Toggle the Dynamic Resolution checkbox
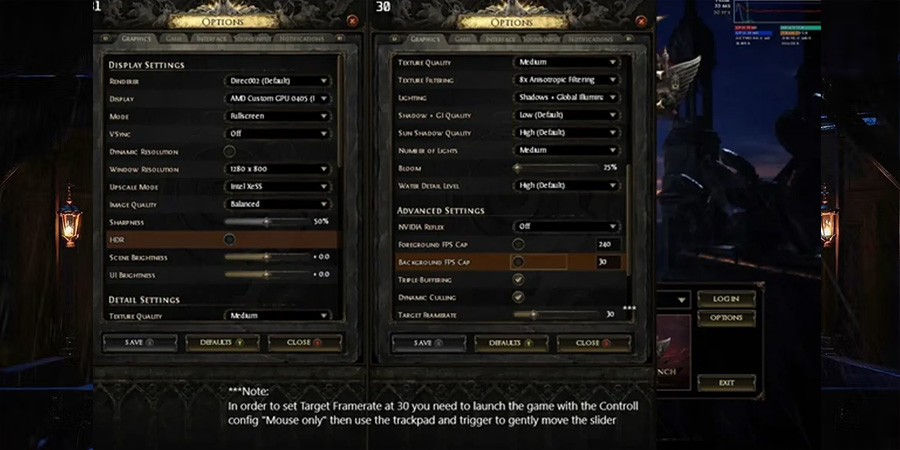Image resolution: width=900 pixels, height=450 pixels. point(229,151)
